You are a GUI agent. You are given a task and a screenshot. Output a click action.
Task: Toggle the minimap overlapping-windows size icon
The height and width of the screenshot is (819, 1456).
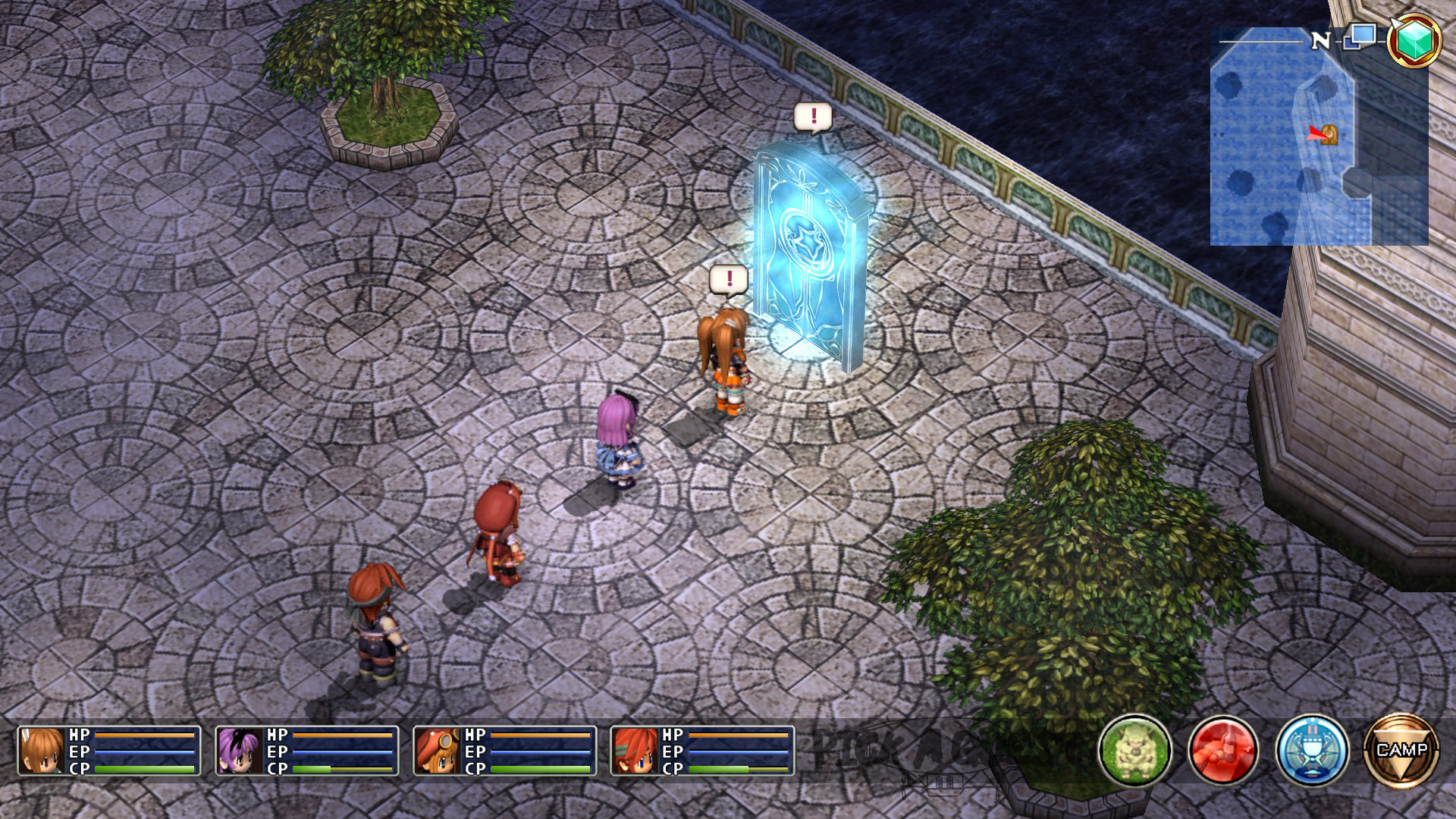pyautogui.click(x=1360, y=36)
